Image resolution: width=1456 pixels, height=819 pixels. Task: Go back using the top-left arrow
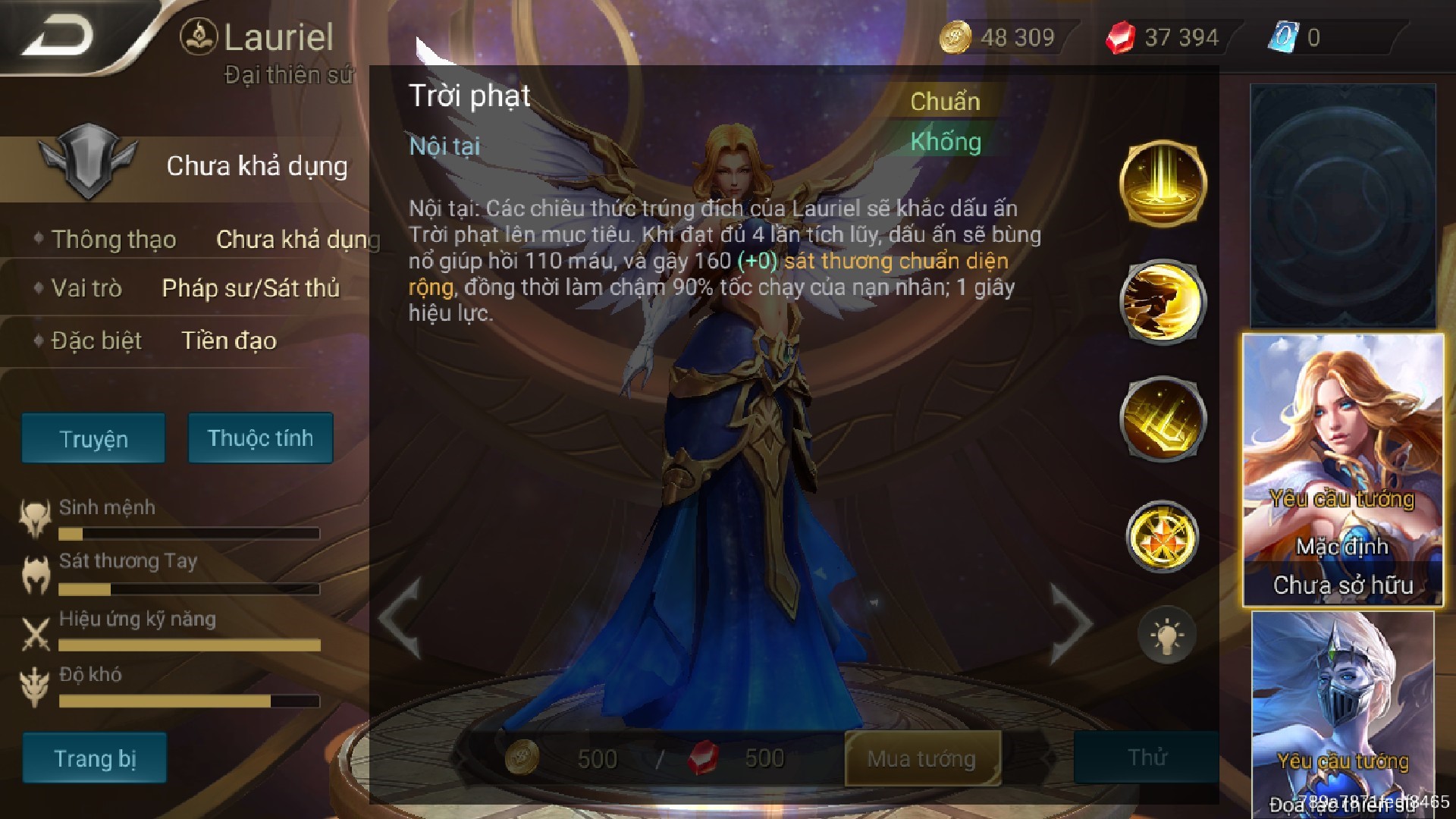[x=59, y=36]
